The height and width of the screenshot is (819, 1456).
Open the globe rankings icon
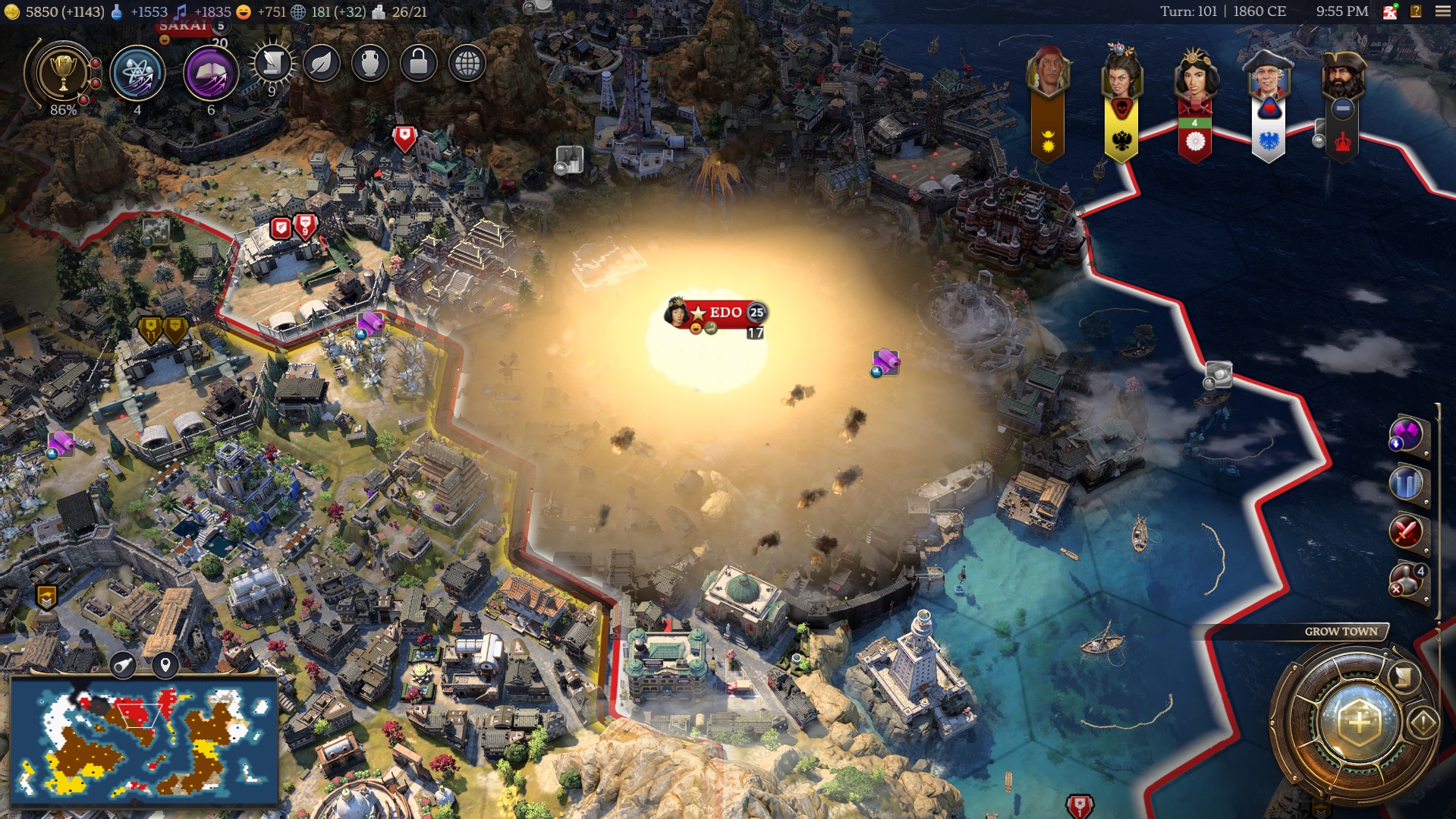click(x=467, y=64)
